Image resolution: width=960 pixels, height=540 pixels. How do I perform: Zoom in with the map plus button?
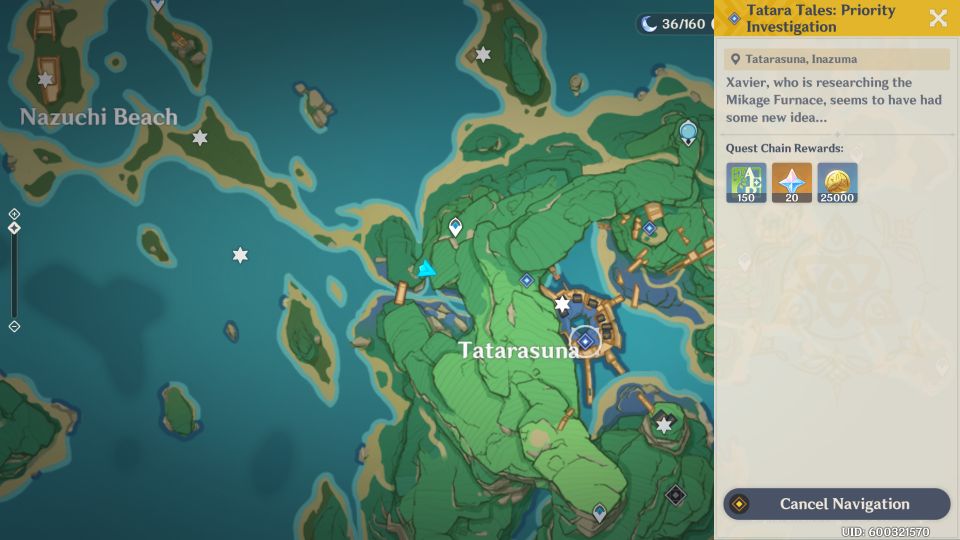[14, 214]
